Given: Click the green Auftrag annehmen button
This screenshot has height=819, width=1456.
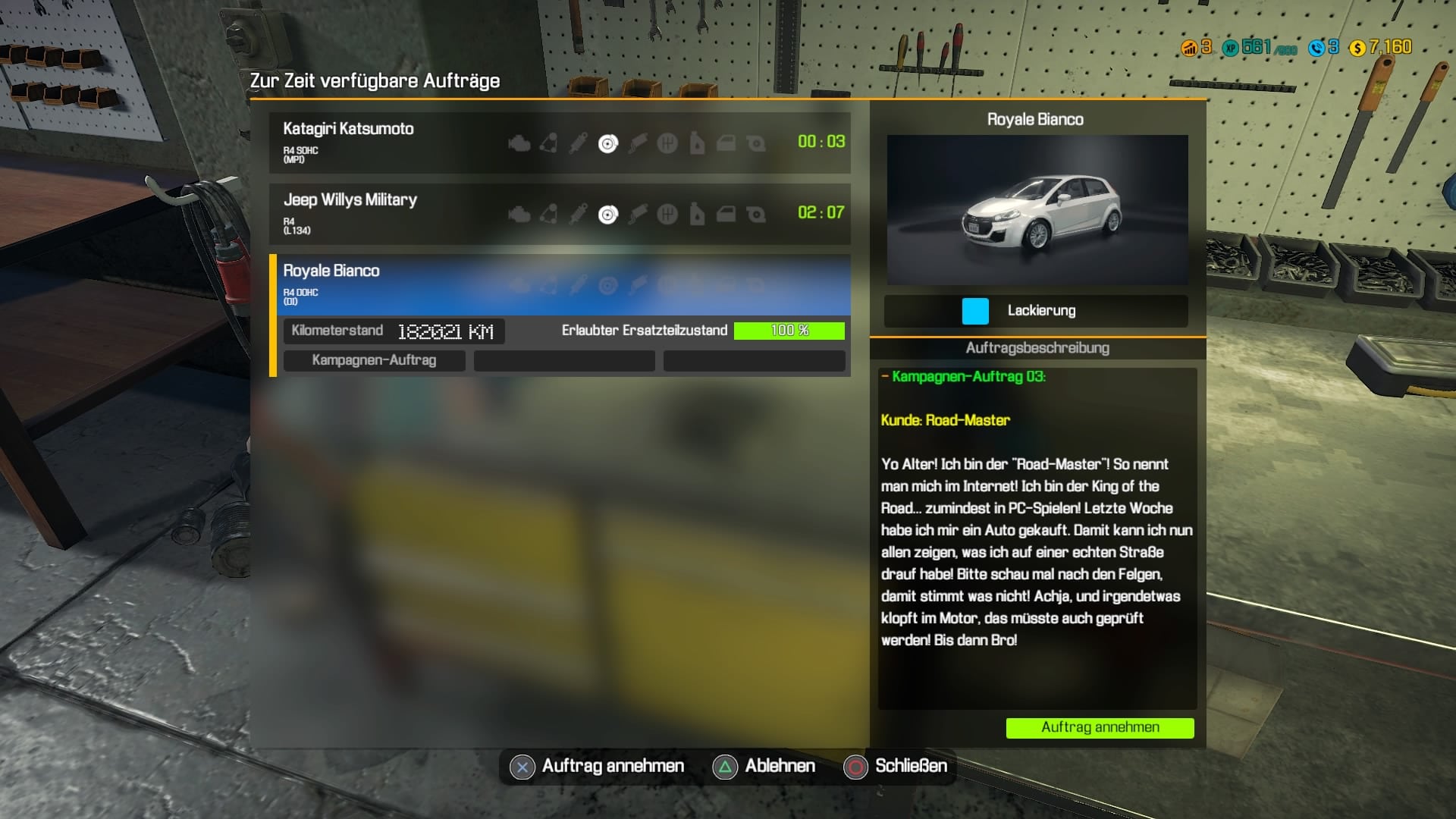Looking at the screenshot, I should [1100, 727].
